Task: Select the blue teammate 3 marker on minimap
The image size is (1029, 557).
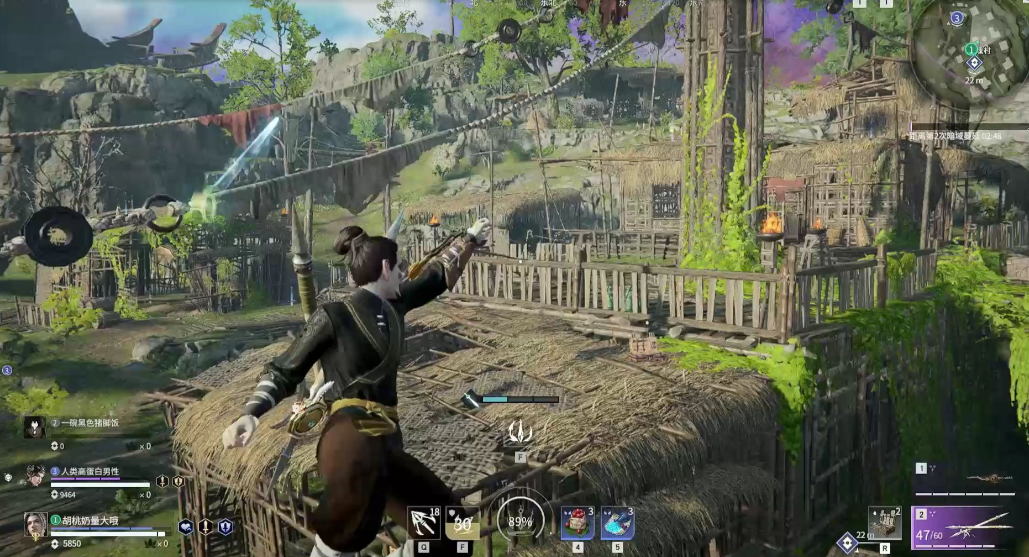Action: [x=957, y=18]
